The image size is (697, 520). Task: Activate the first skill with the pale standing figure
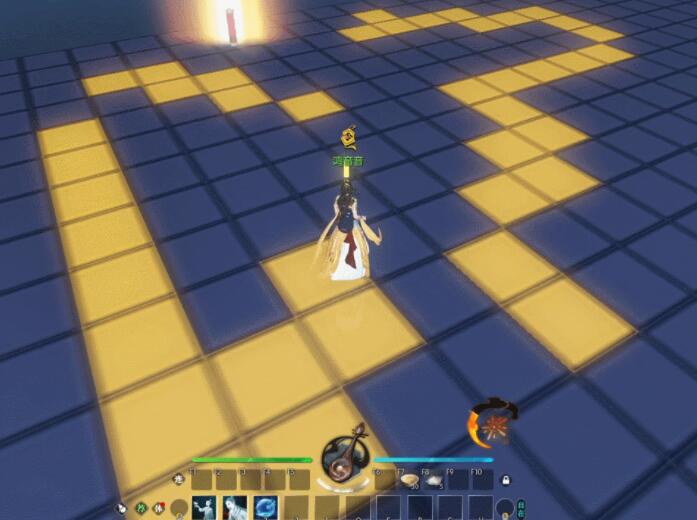204,507
